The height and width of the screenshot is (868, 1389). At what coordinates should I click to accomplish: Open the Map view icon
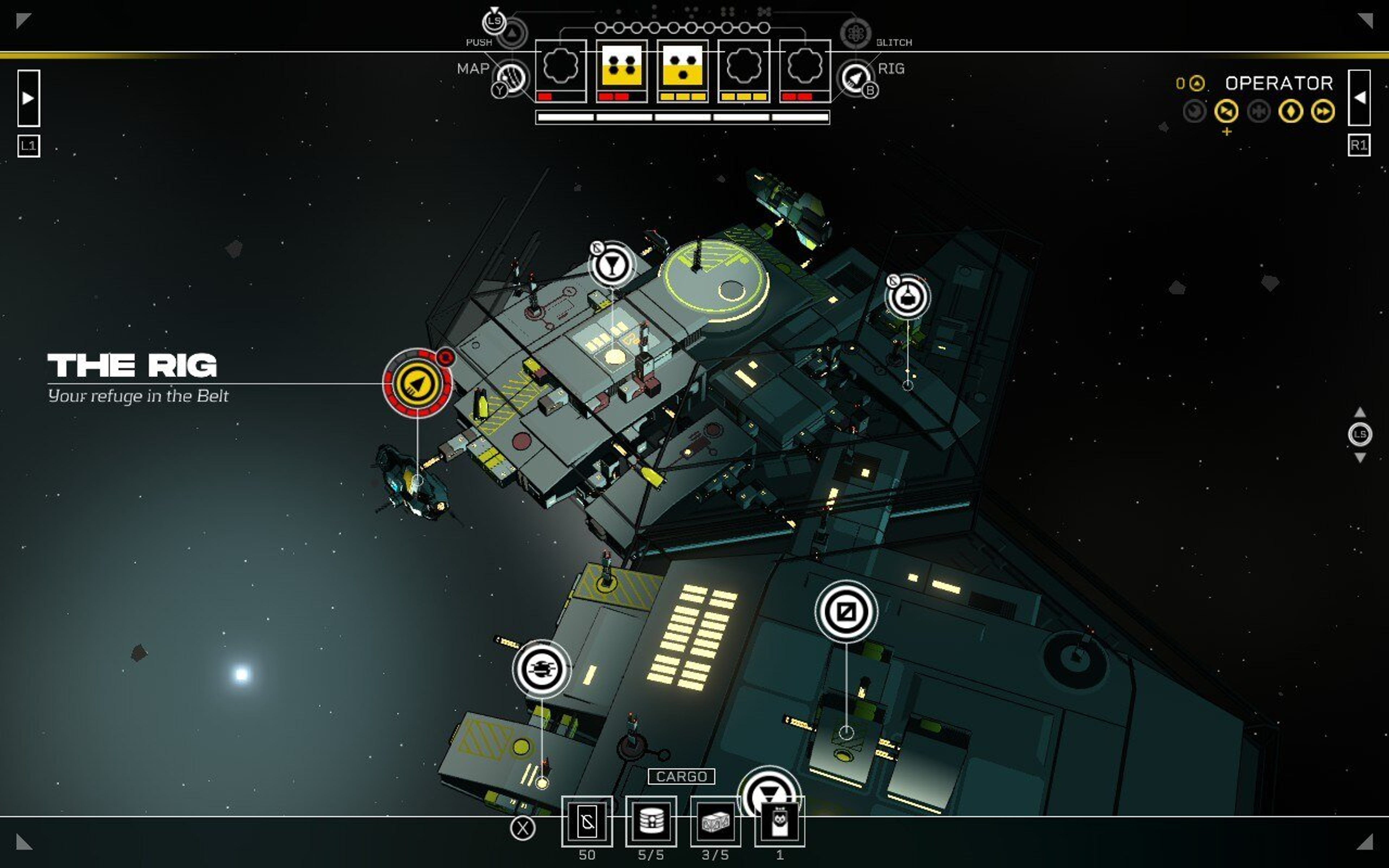click(x=511, y=77)
